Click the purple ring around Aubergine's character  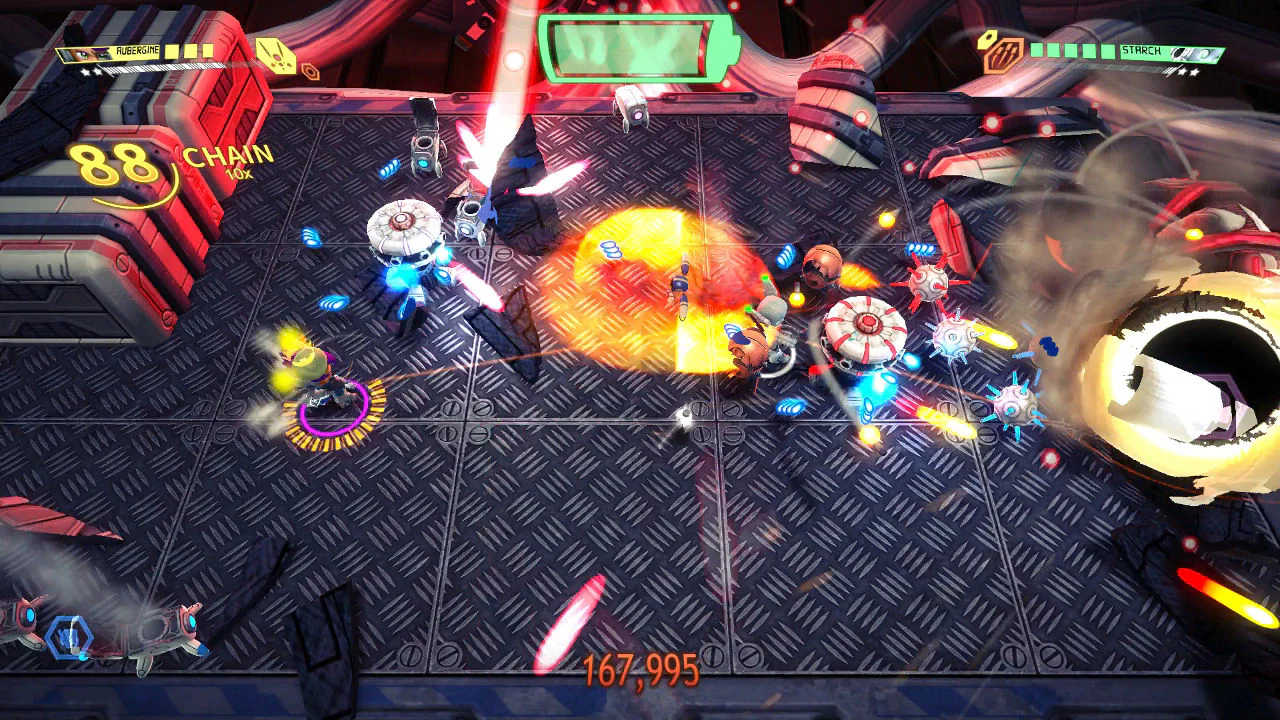point(330,405)
